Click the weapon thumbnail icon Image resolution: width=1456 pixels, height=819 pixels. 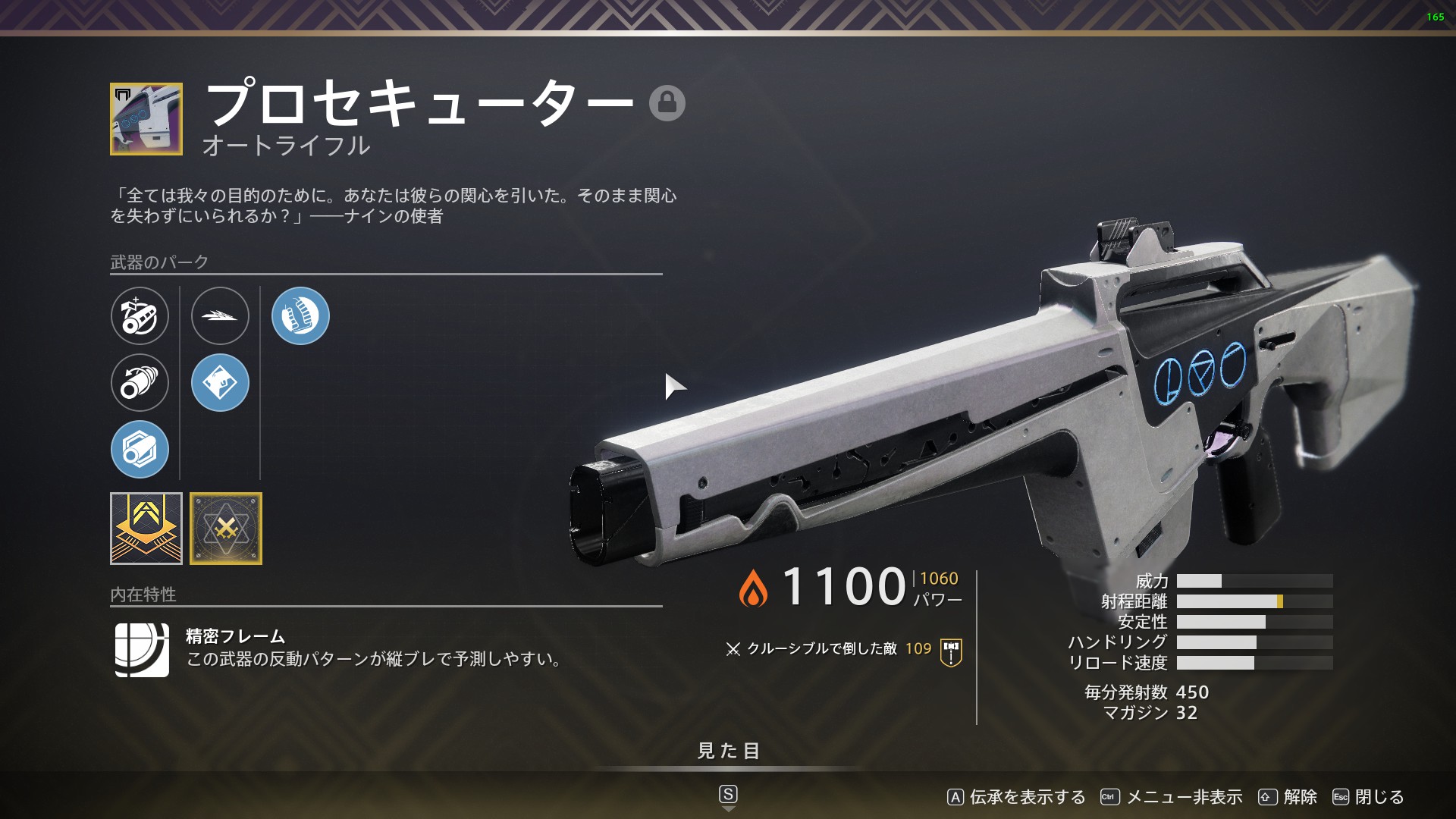[x=146, y=119]
